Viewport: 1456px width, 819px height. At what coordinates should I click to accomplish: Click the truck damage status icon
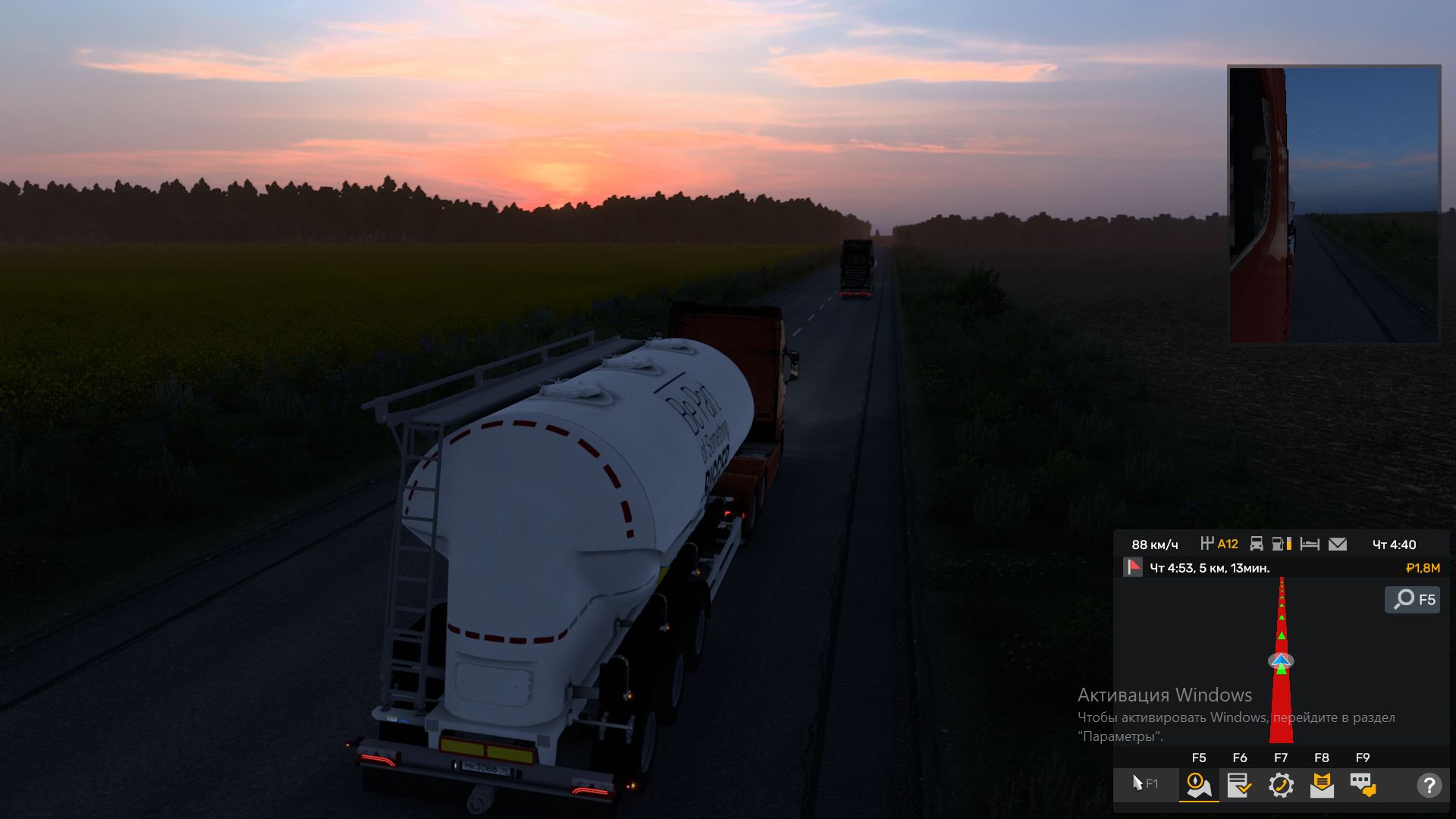1257,544
